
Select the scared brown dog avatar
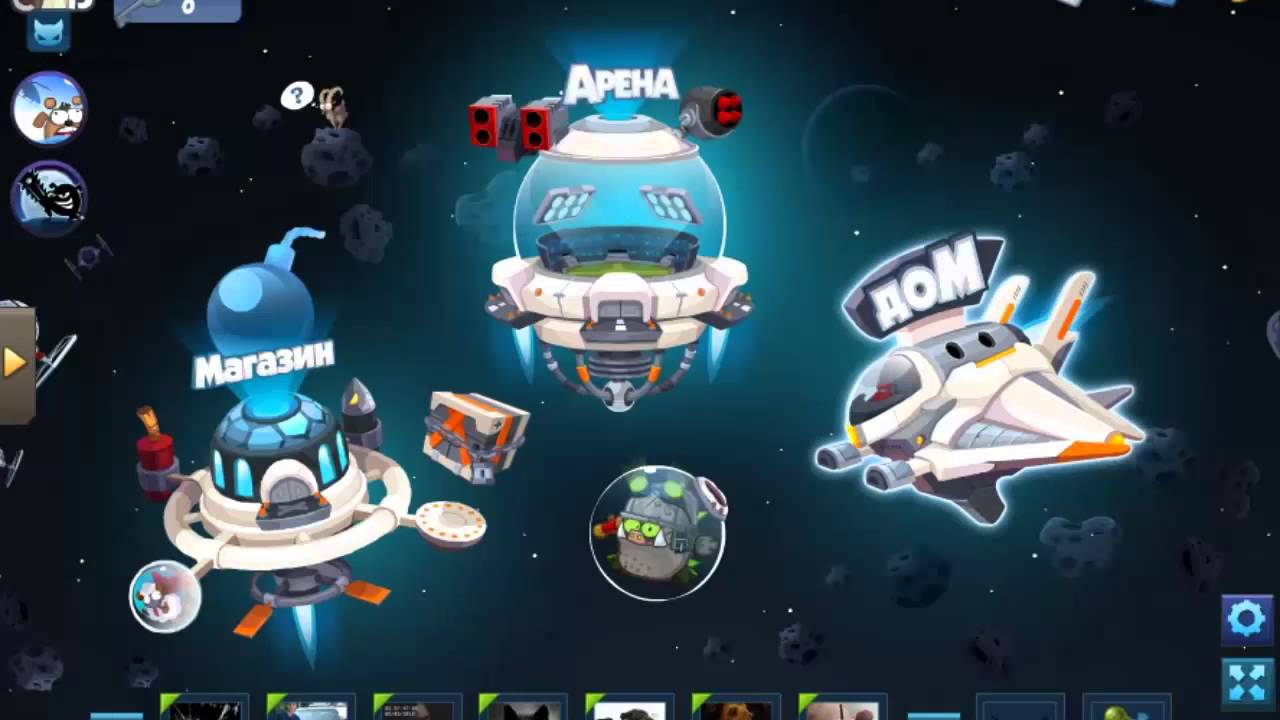point(50,108)
